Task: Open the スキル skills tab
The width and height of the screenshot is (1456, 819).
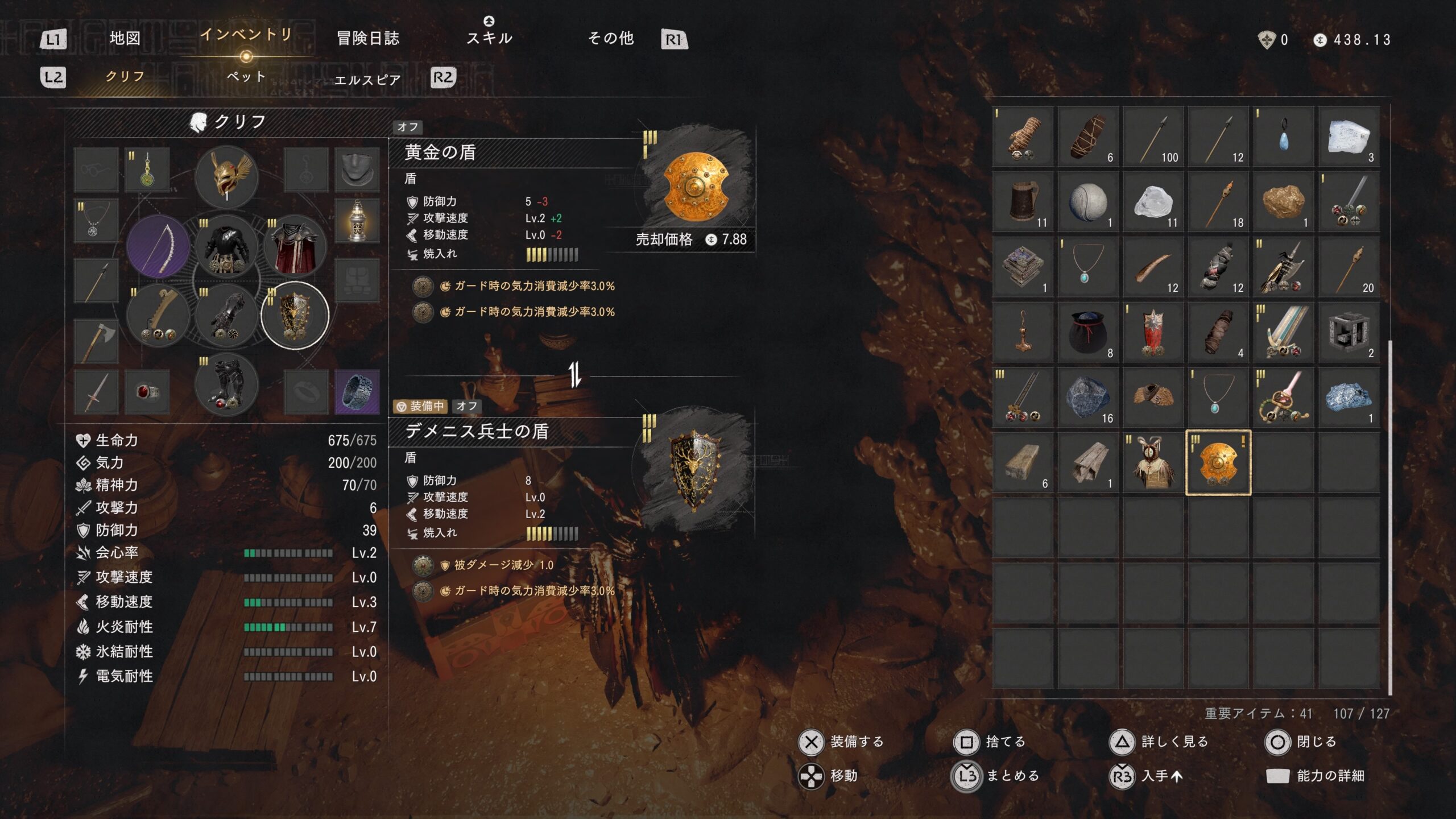Action: click(x=489, y=38)
